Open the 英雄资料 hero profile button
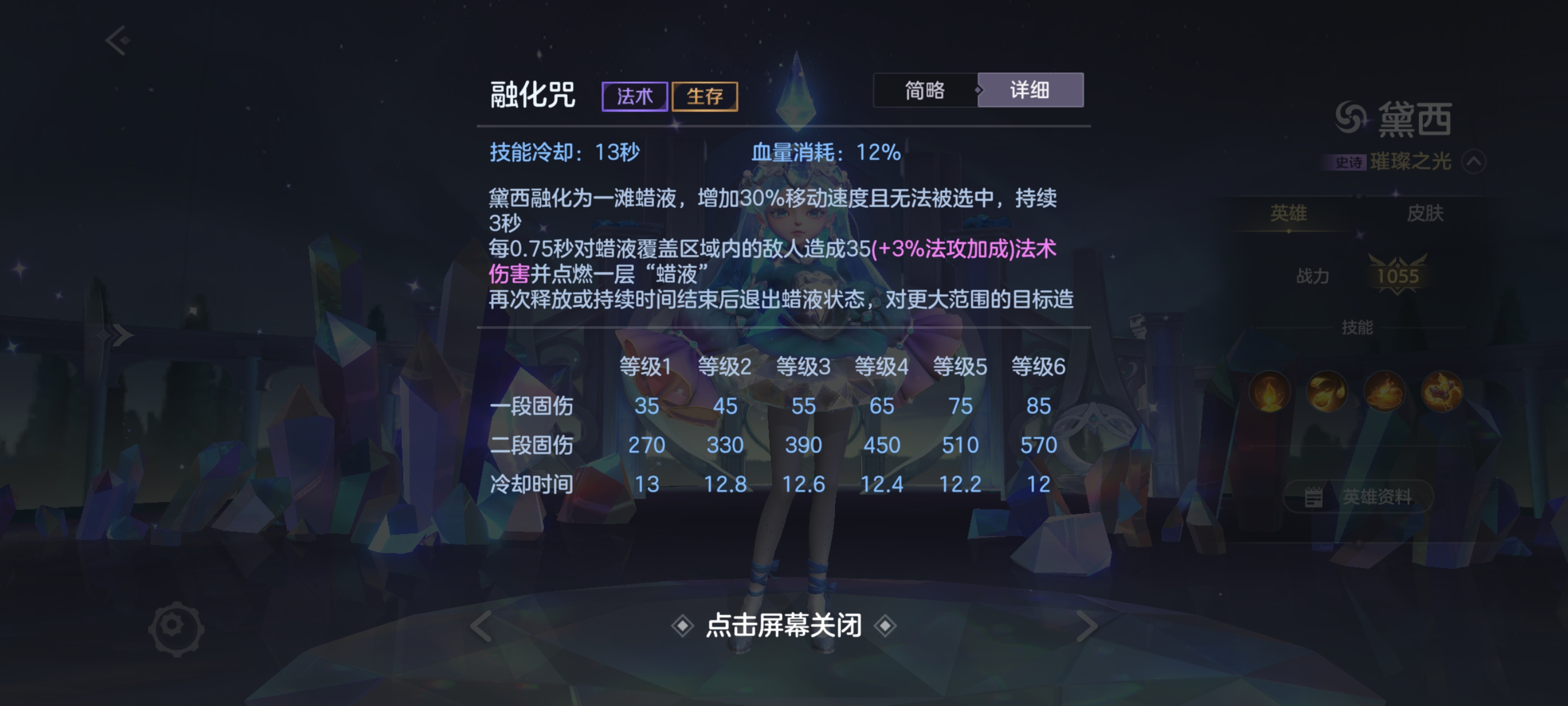1568x706 pixels. point(1358,498)
